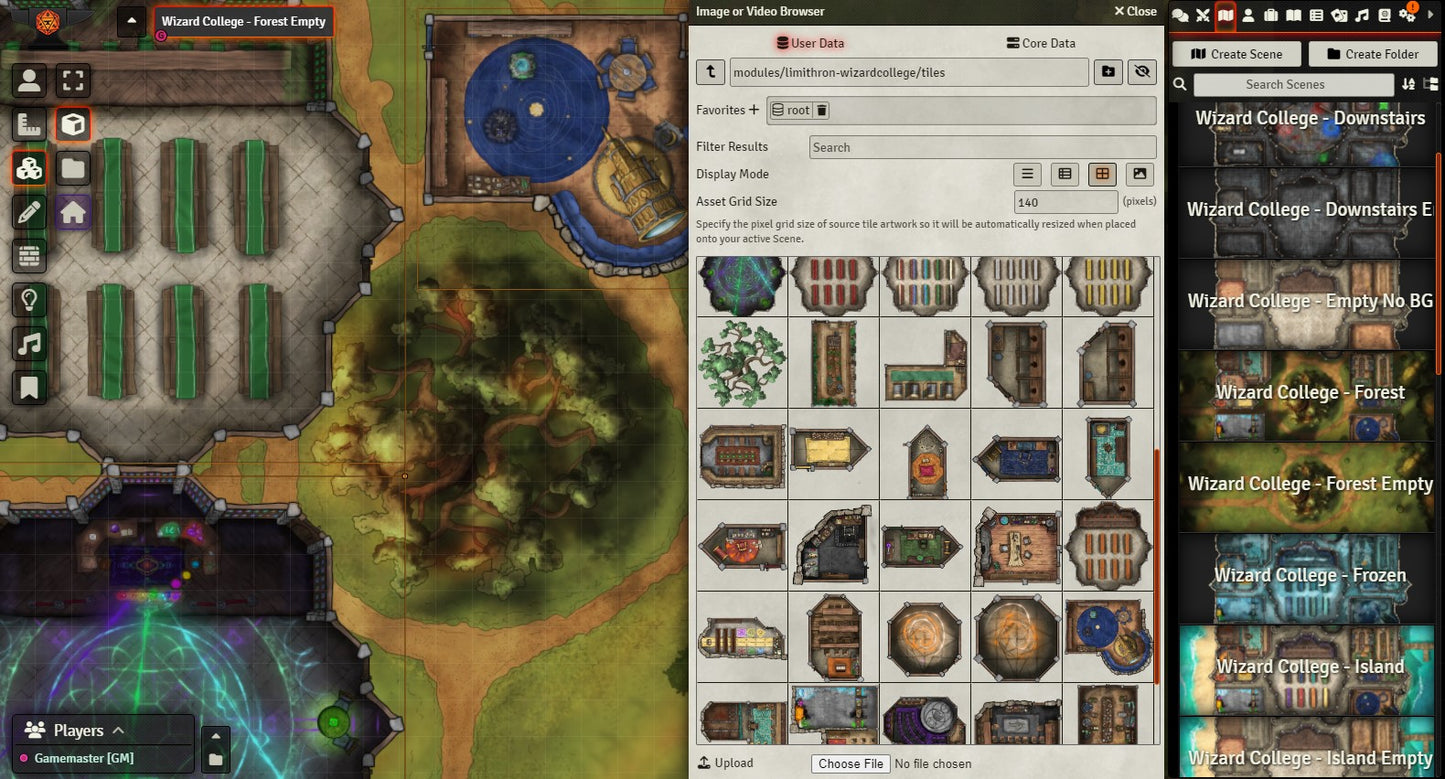The width and height of the screenshot is (1445, 779).
Task: Create a new scene
Action: tap(1237, 54)
